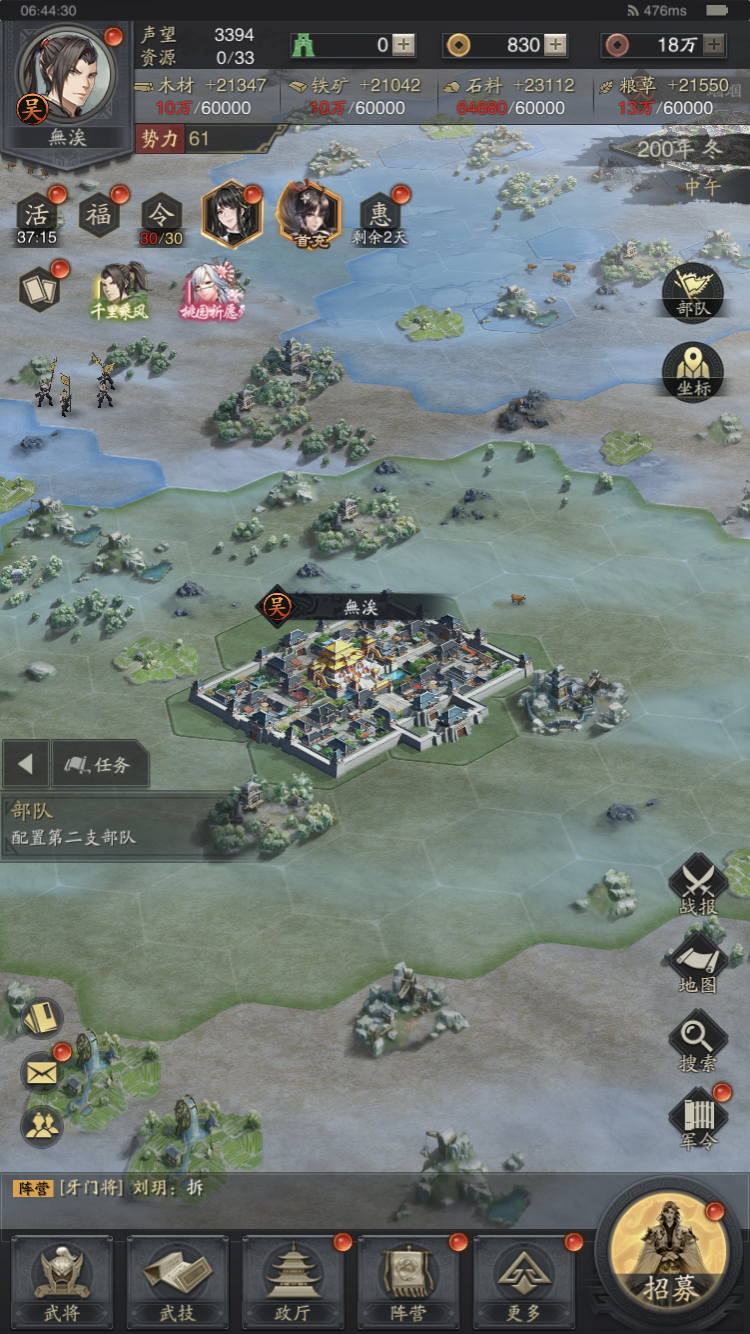Enter the 政厅 government hall
The image size is (750, 1334).
[292, 1282]
